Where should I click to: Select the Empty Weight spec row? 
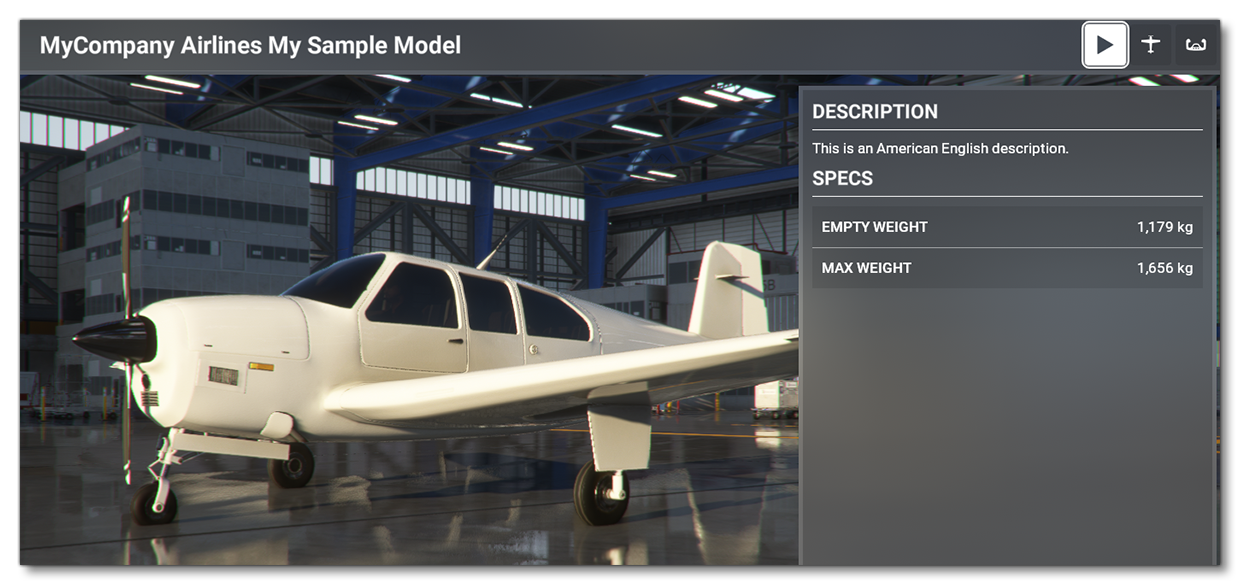(1006, 227)
